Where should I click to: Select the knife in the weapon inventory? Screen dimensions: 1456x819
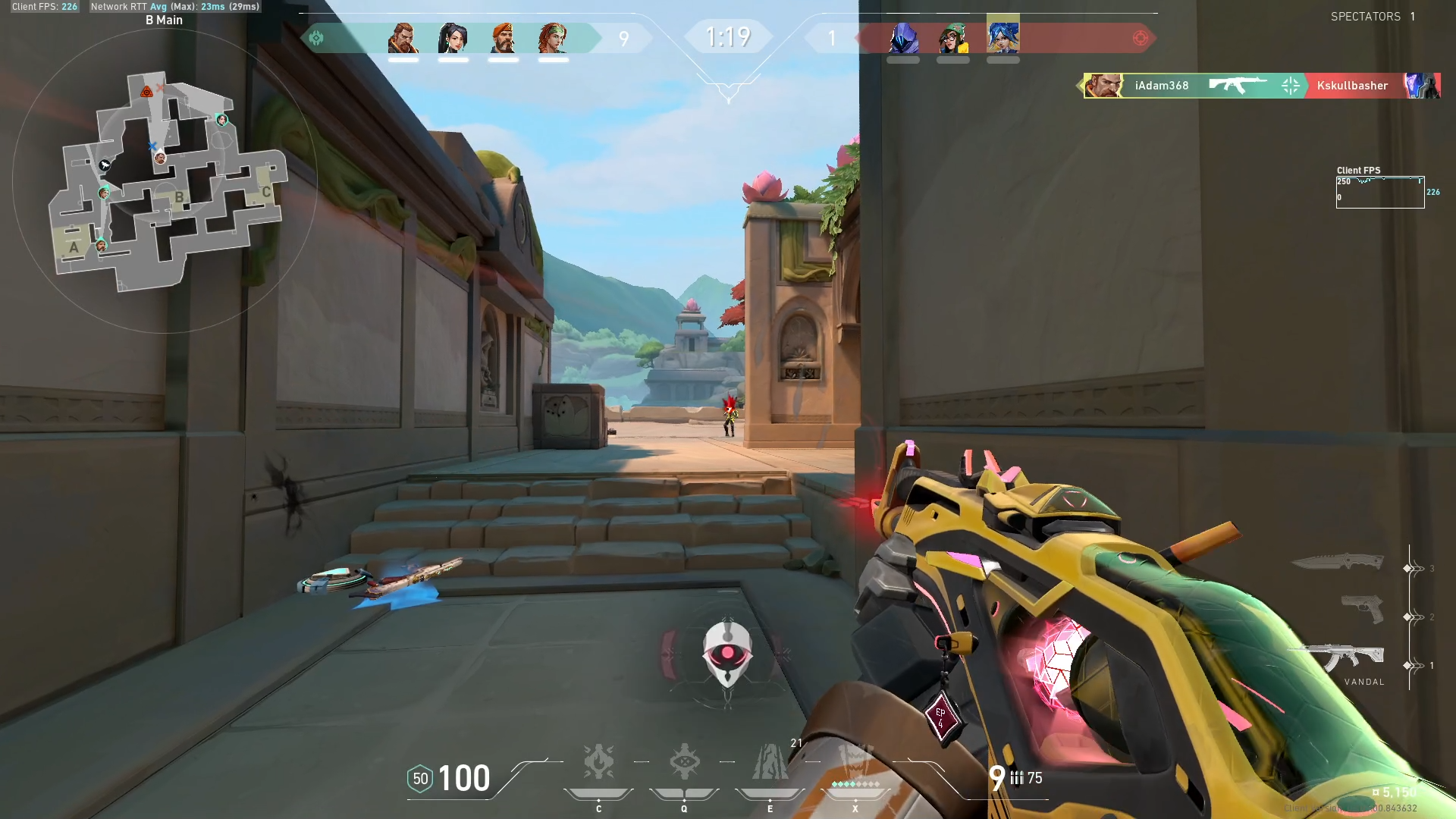(1338, 563)
